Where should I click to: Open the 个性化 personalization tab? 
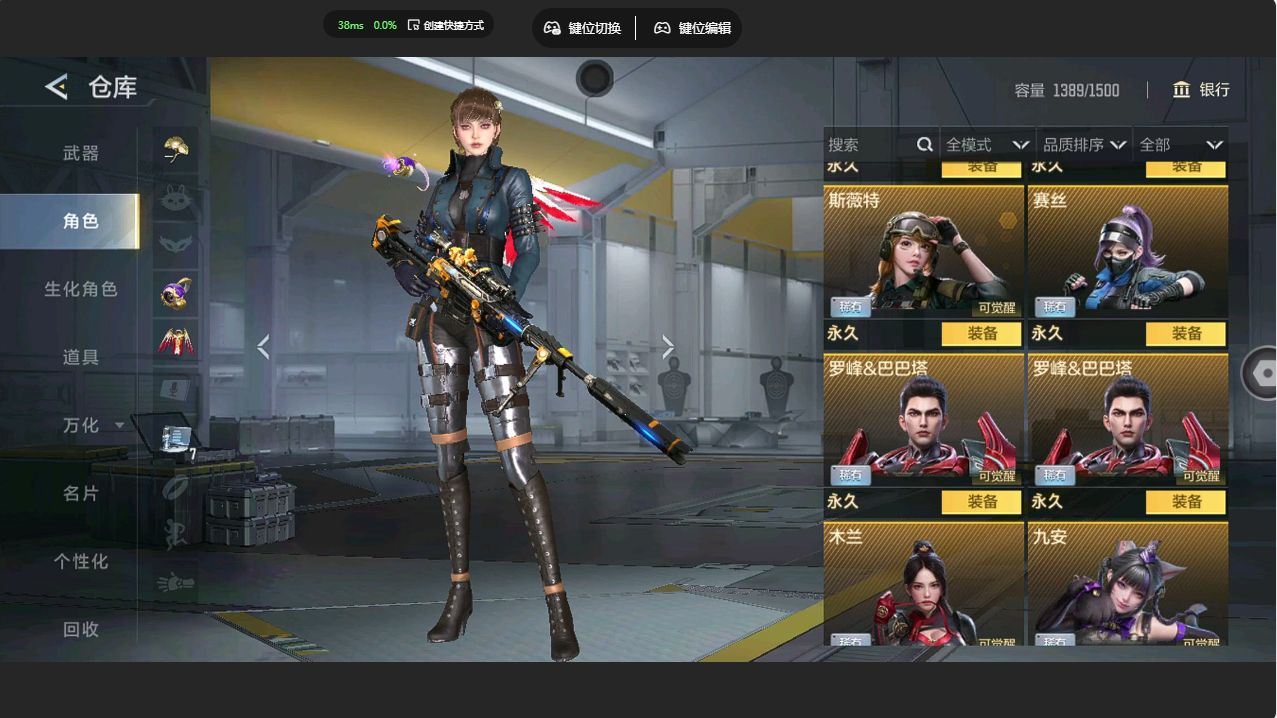pos(81,561)
